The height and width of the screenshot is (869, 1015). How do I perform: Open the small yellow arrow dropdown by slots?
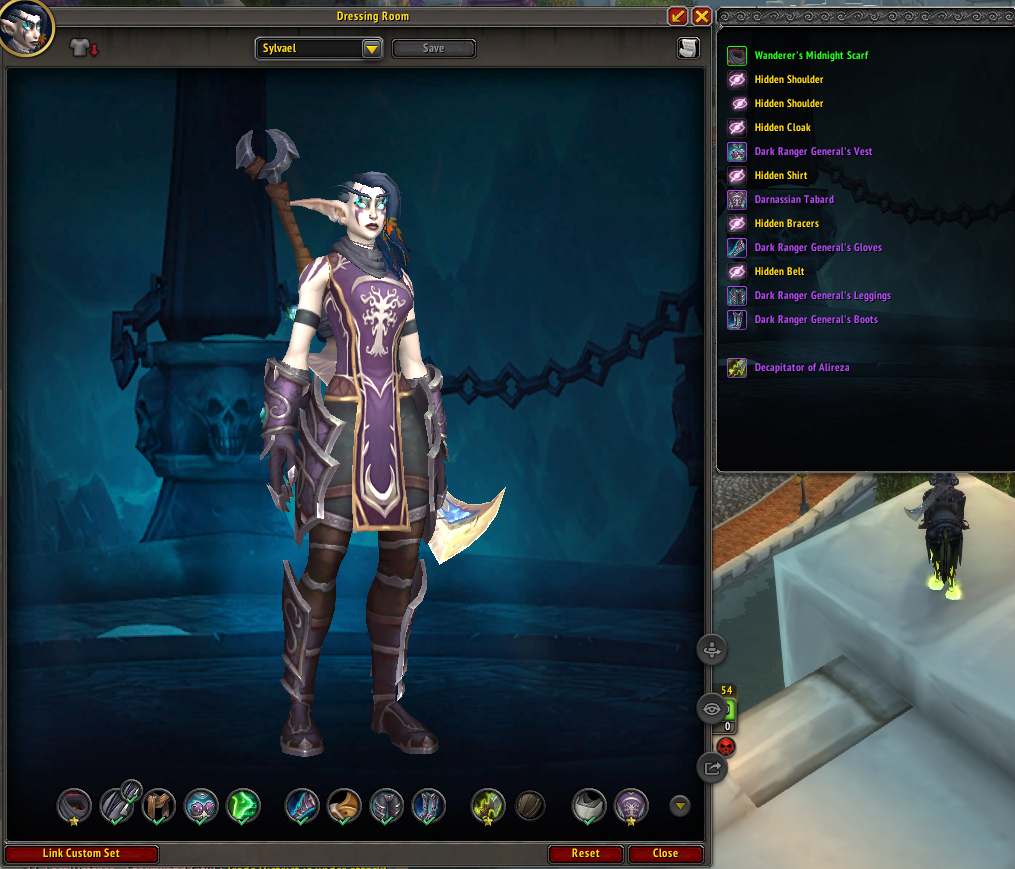click(x=680, y=805)
